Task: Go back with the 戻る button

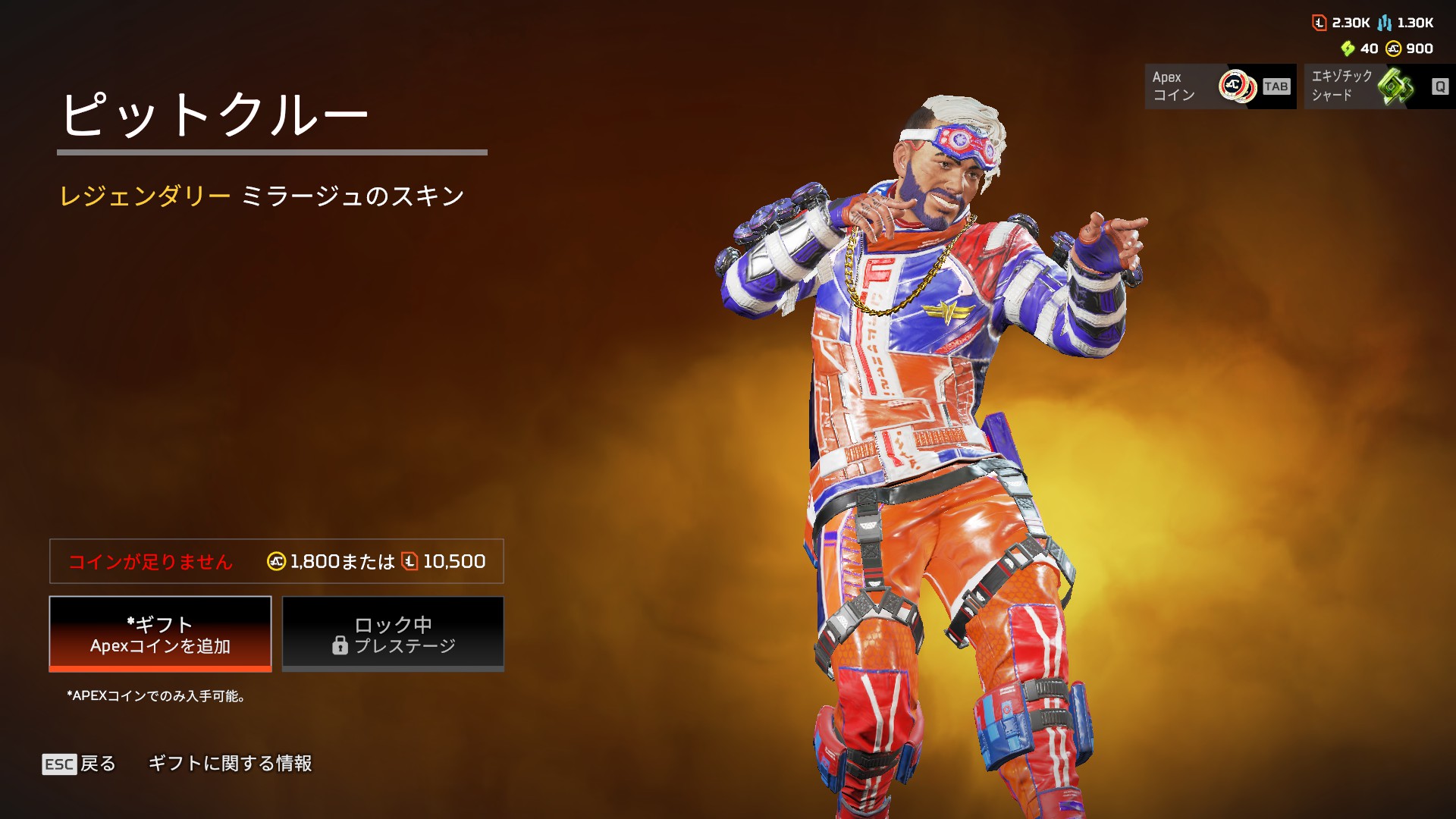Action: tap(80, 764)
